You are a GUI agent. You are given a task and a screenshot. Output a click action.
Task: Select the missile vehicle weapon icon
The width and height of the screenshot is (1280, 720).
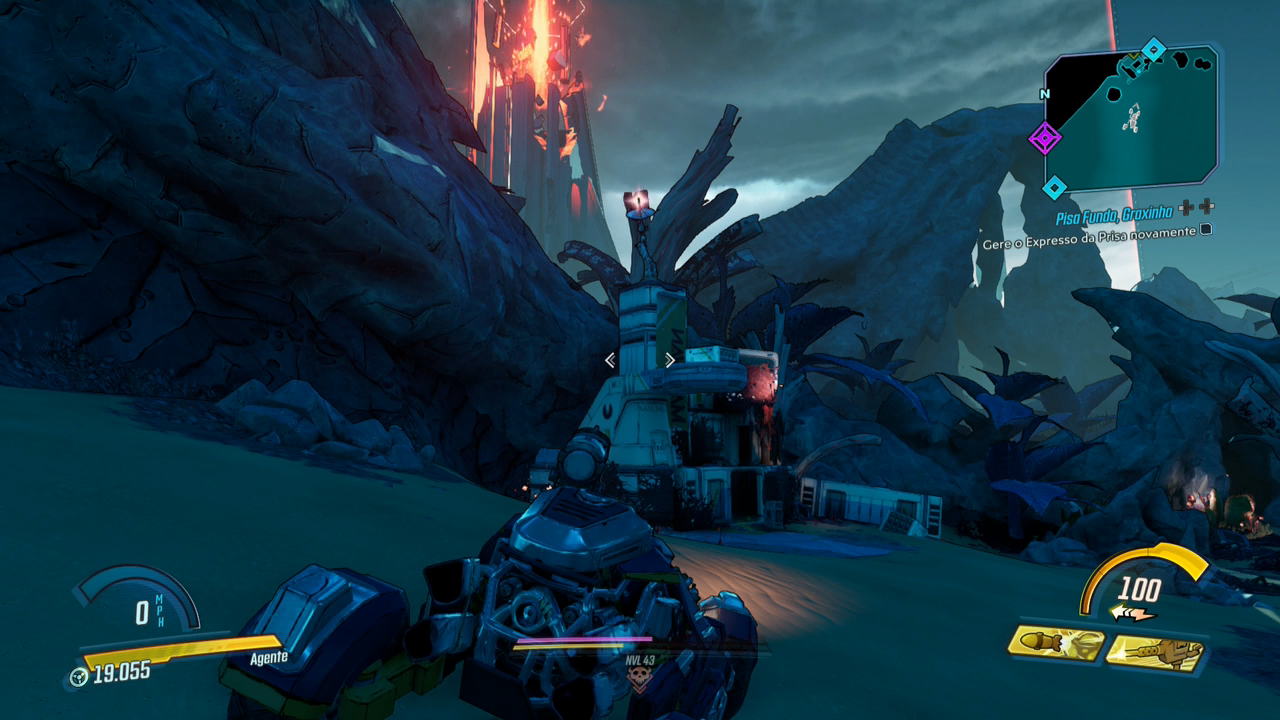(1056, 644)
